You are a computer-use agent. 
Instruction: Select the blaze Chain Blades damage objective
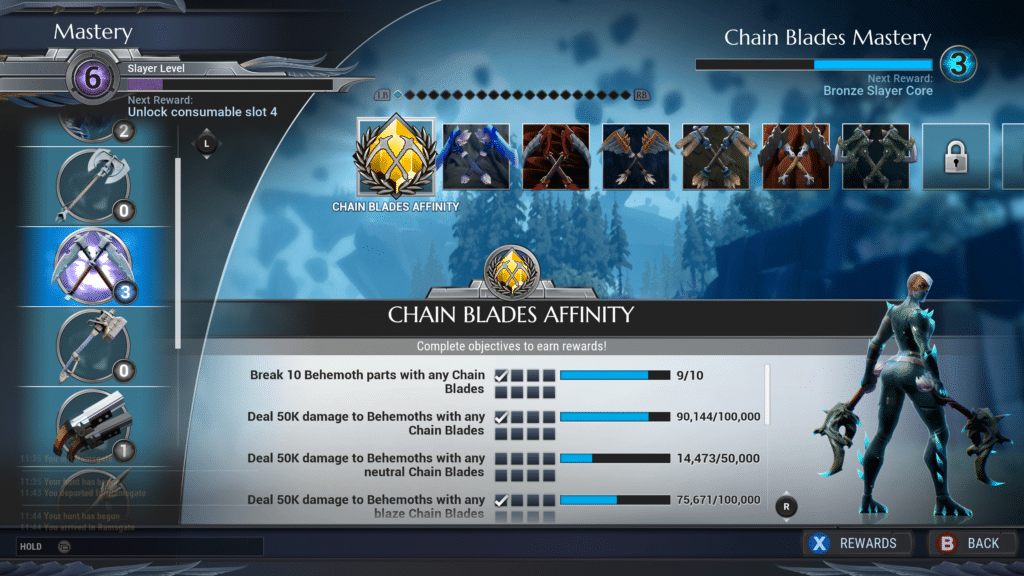click(366, 506)
